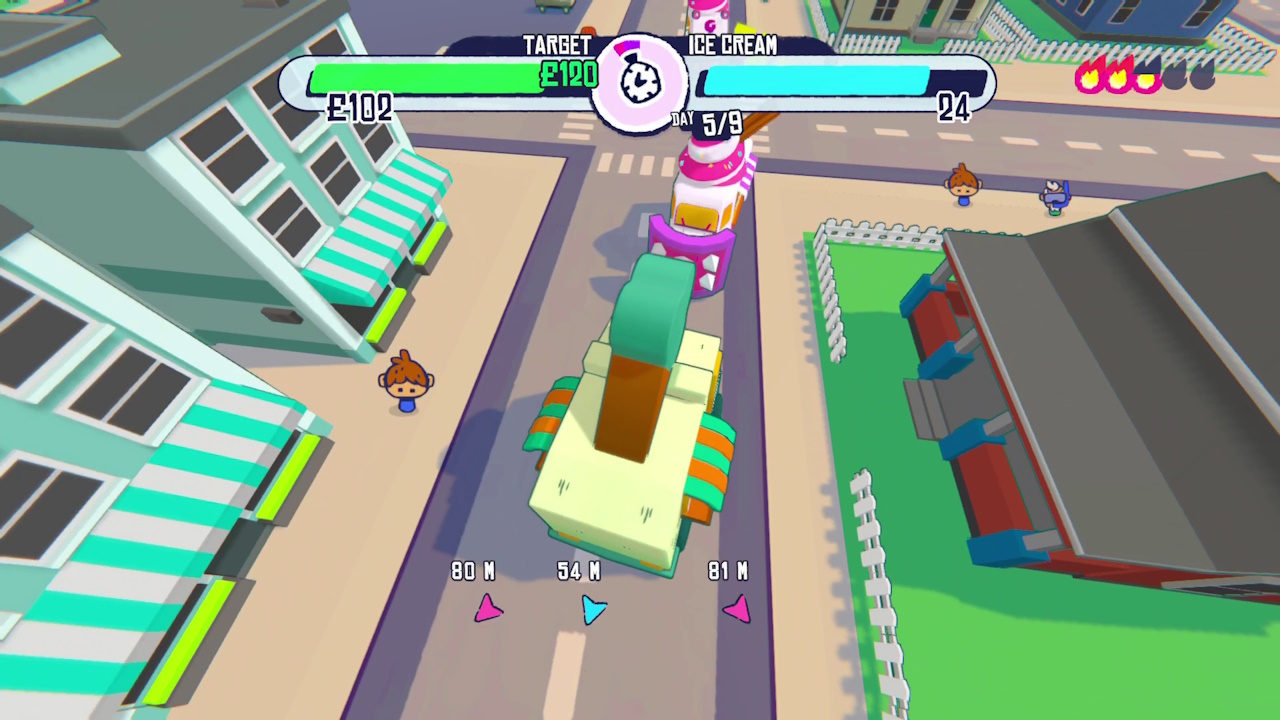Click the purple timer progress arc

point(628,45)
